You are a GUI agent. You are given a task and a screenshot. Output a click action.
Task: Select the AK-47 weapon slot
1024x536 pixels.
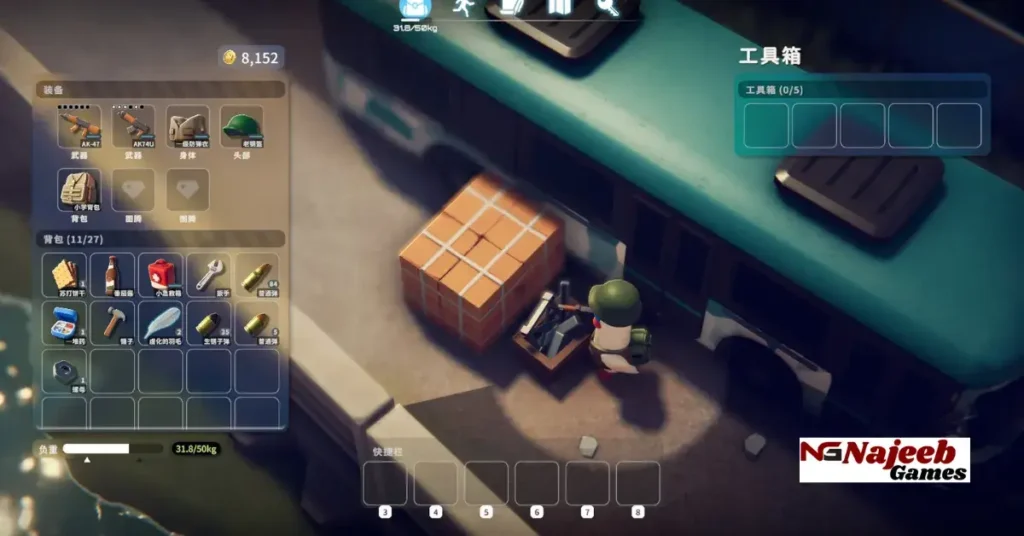pyautogui.click(x=80, y=127)
